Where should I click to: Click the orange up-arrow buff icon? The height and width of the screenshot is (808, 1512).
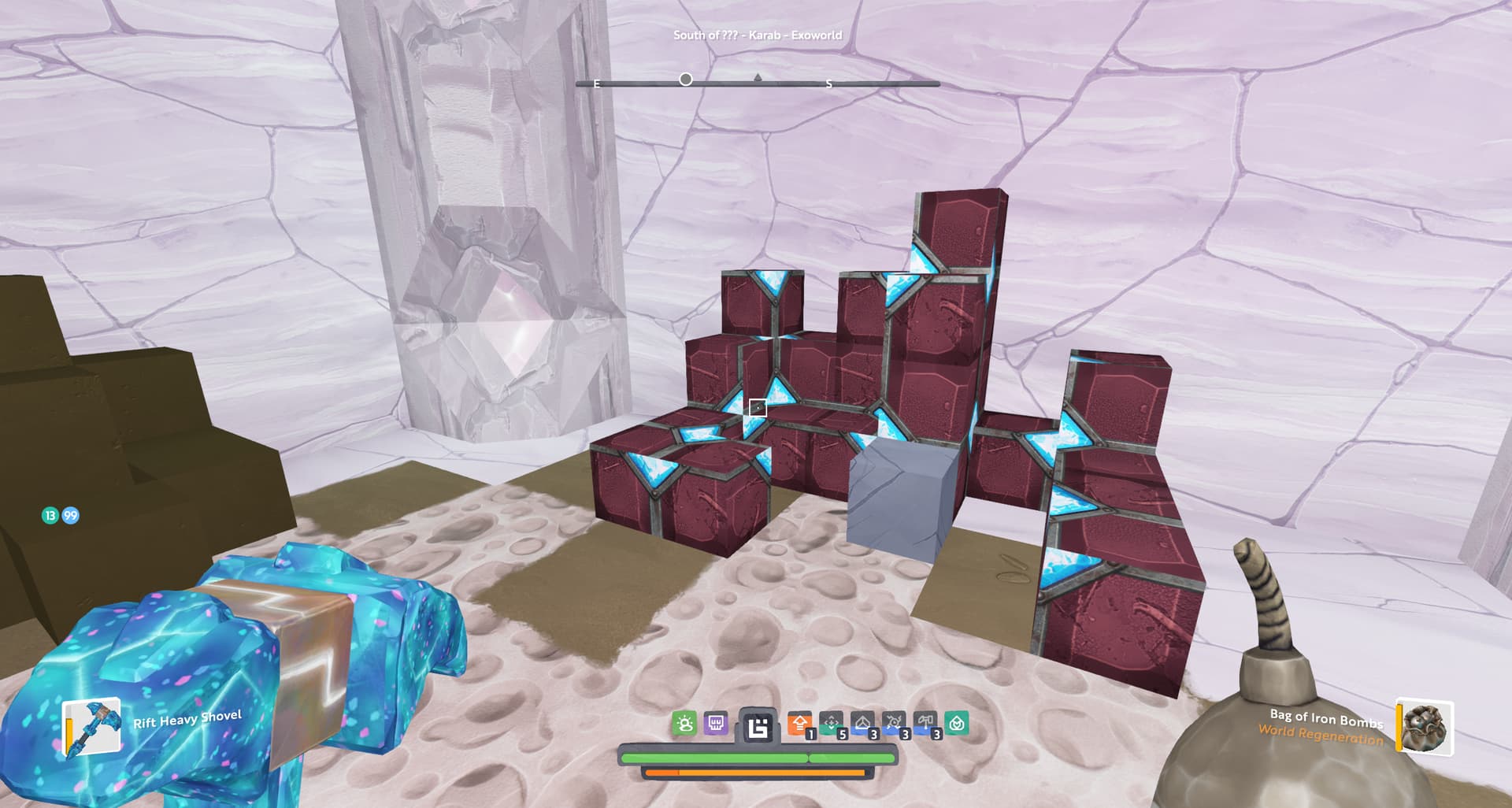[x=800, y=723]
